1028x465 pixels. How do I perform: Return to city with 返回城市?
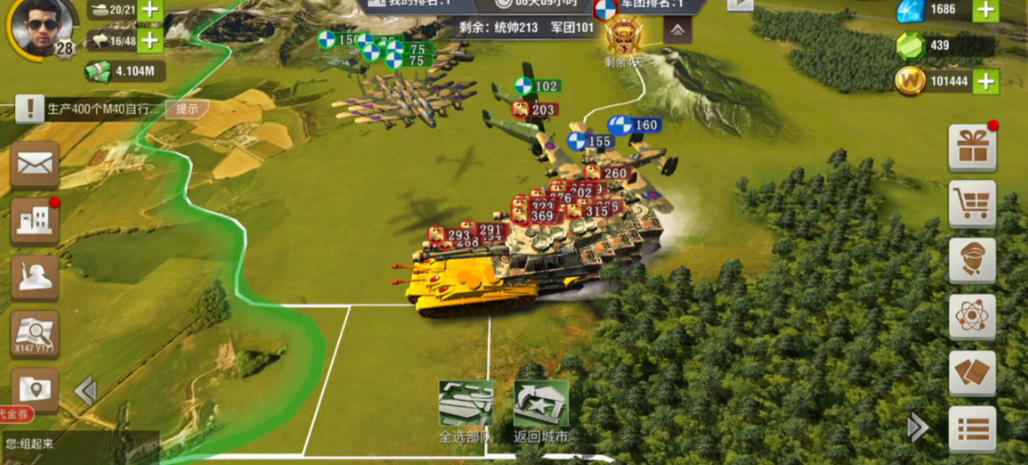541,410
